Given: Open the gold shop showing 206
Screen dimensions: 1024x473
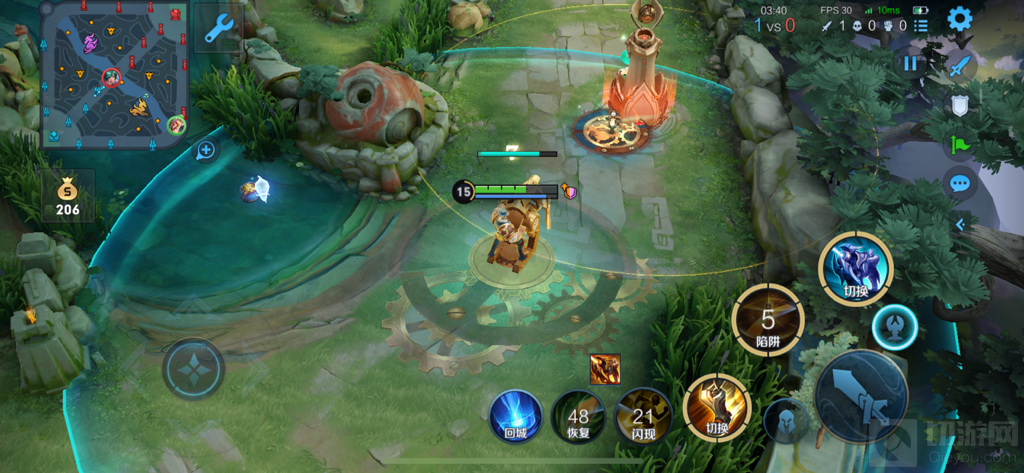Looking at the screenshot, I should tap(67, 196).
